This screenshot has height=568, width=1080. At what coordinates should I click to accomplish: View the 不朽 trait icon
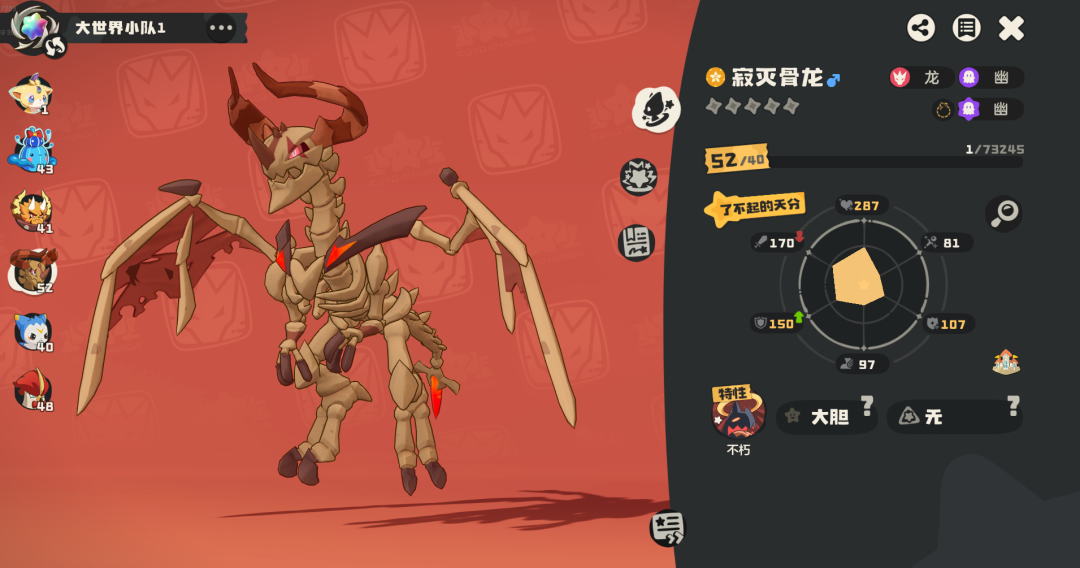(738, 414)
